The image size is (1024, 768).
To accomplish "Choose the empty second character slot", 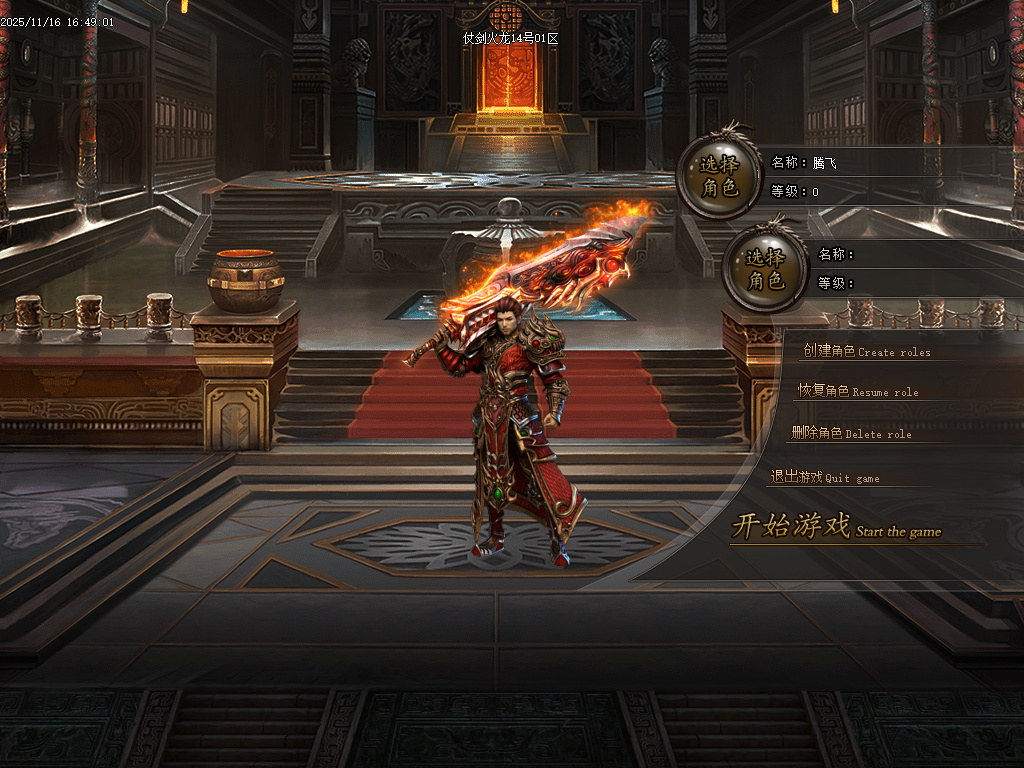I will coord(764,269).
